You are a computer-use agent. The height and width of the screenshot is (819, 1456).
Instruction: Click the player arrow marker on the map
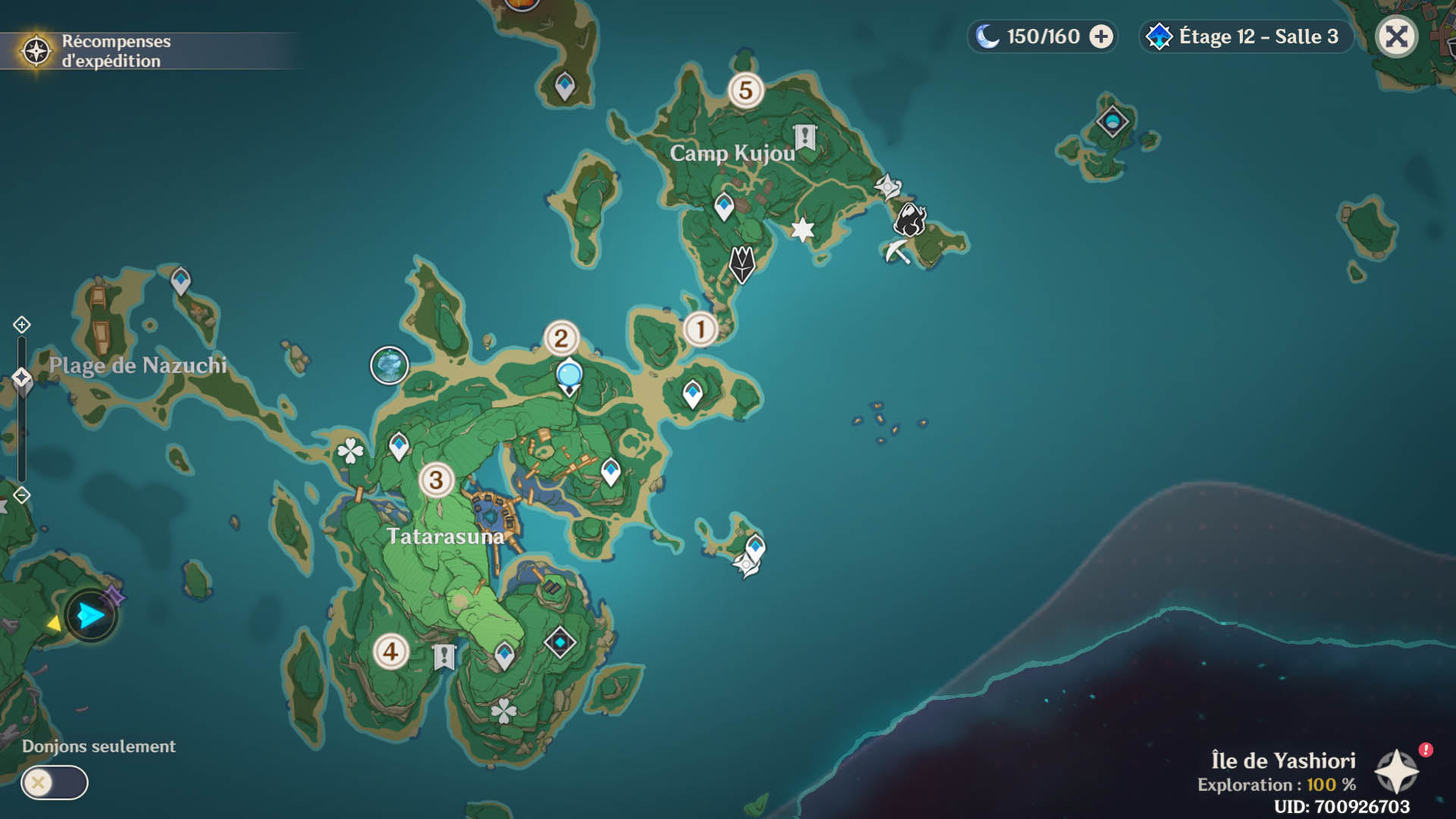[x=91, y=615]
